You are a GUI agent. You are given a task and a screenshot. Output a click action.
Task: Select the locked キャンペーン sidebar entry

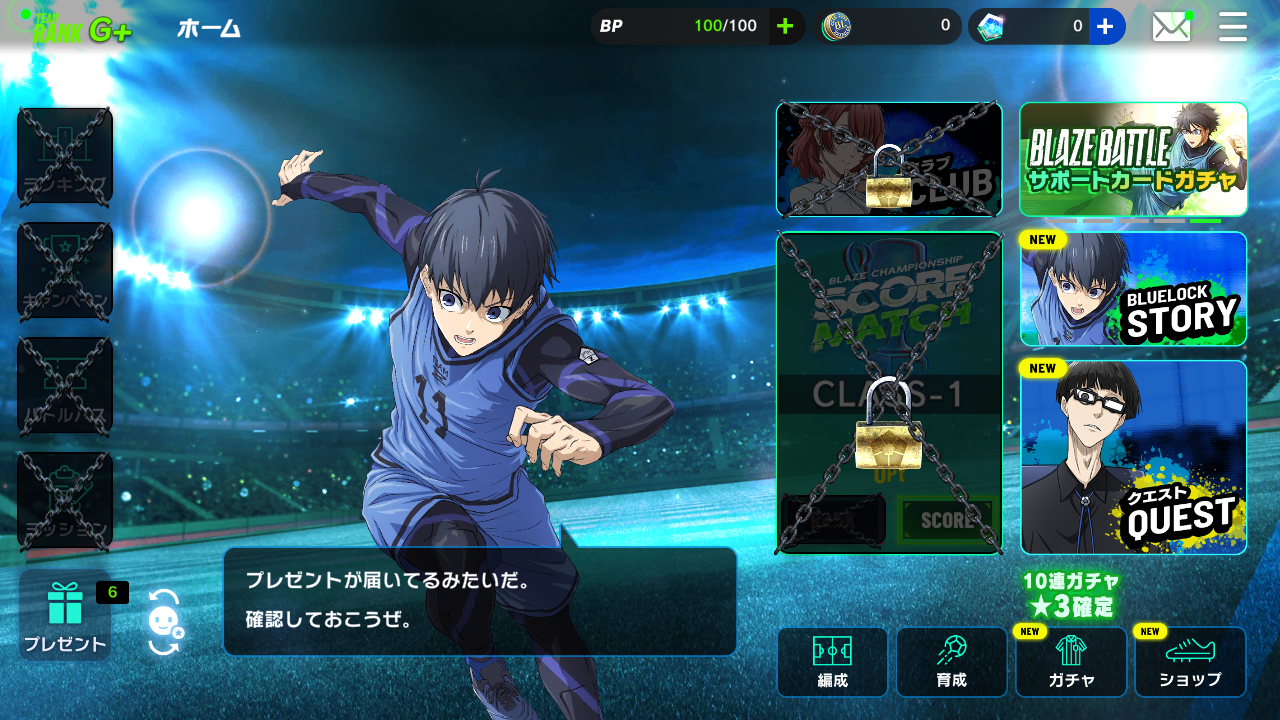pos(64,270)
